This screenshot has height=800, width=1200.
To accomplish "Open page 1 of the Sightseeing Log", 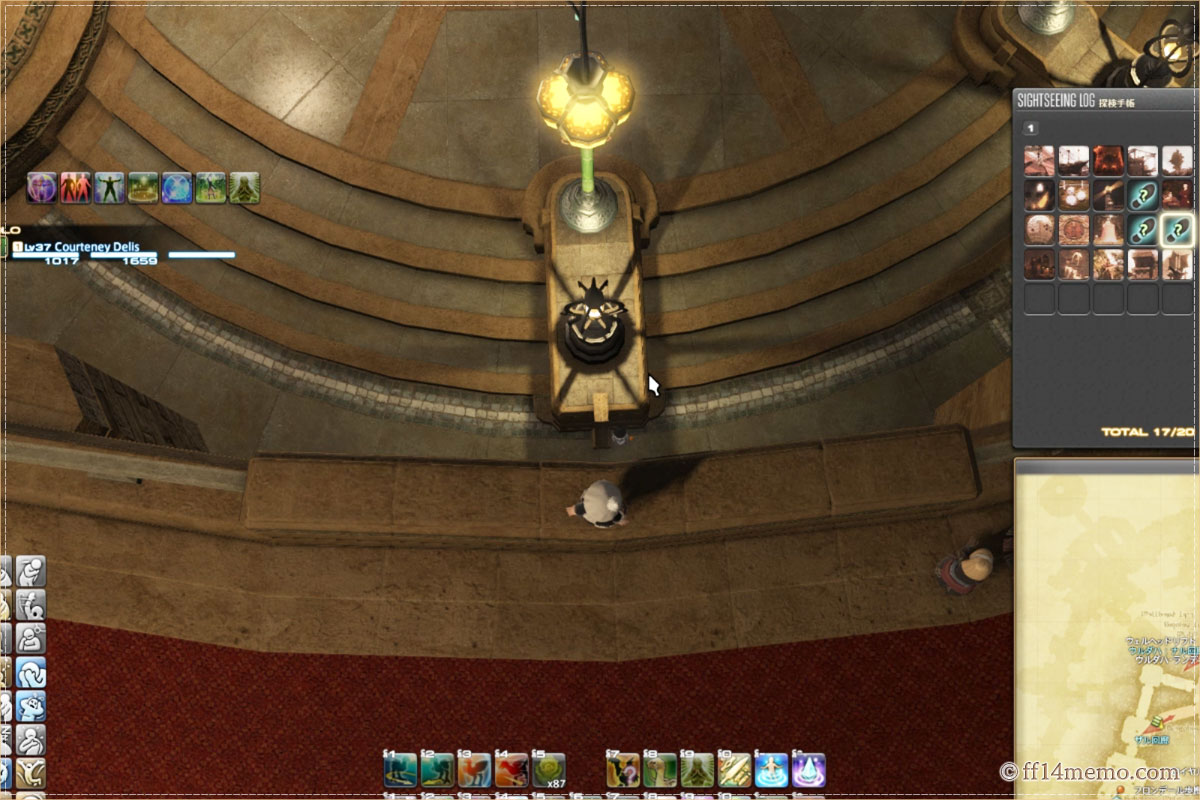I will click(1031, 128).
